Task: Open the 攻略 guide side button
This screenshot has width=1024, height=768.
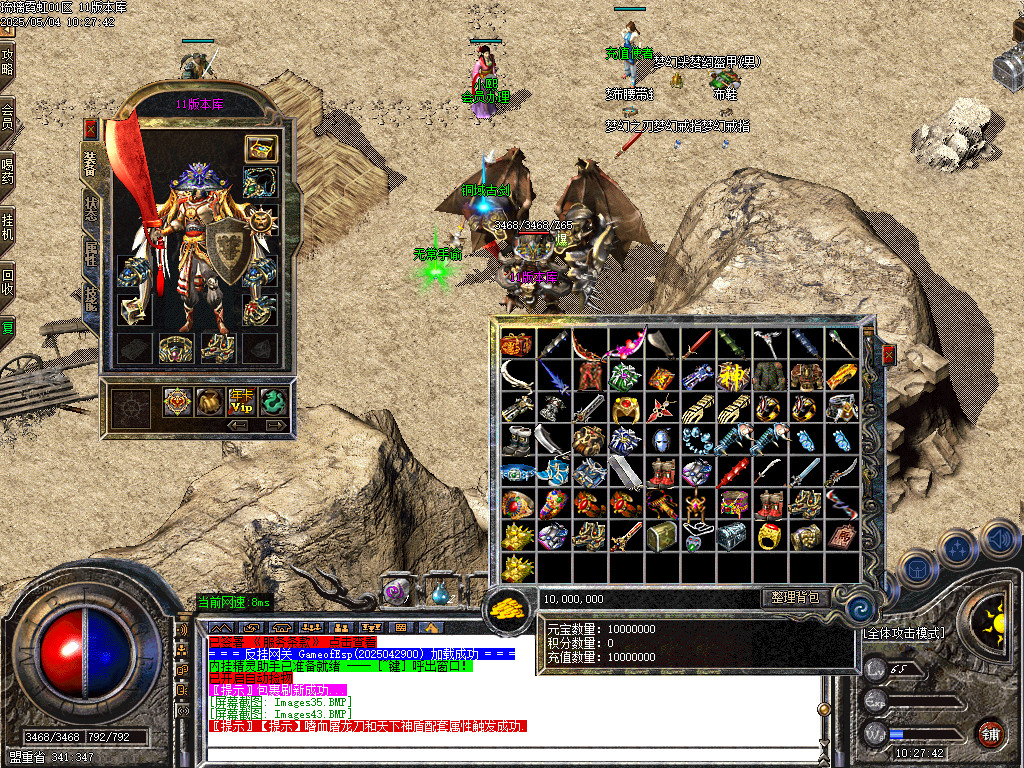Action: (8, 62)
